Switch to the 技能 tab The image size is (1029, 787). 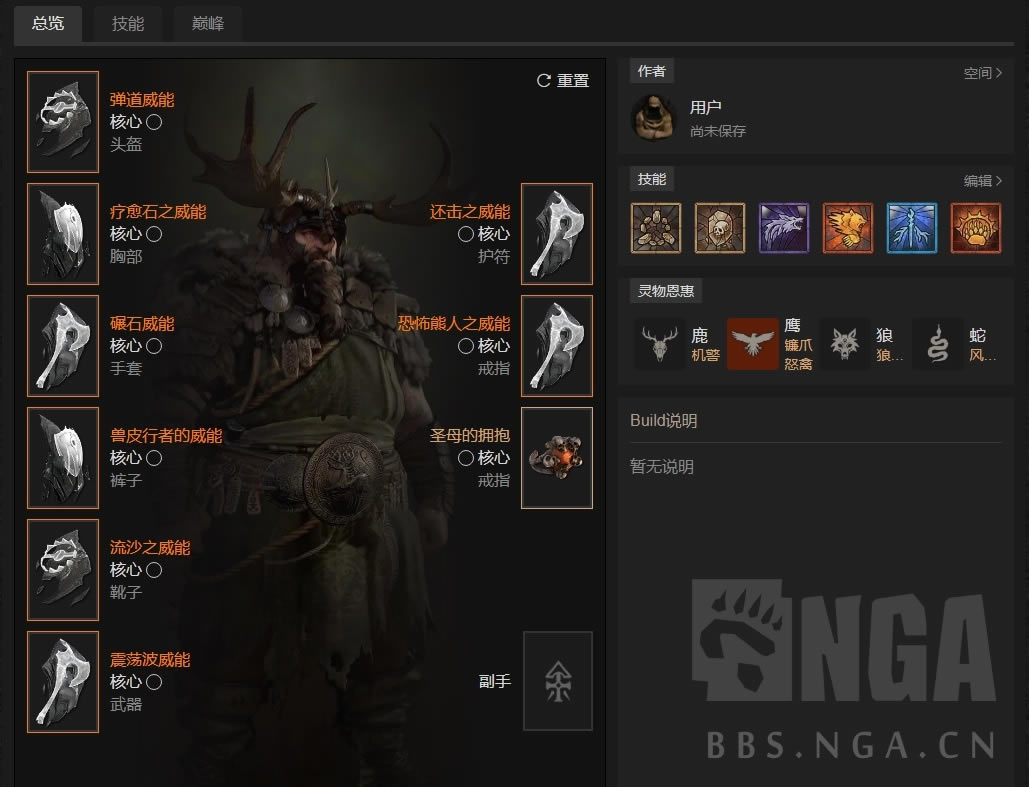[128, 23]
